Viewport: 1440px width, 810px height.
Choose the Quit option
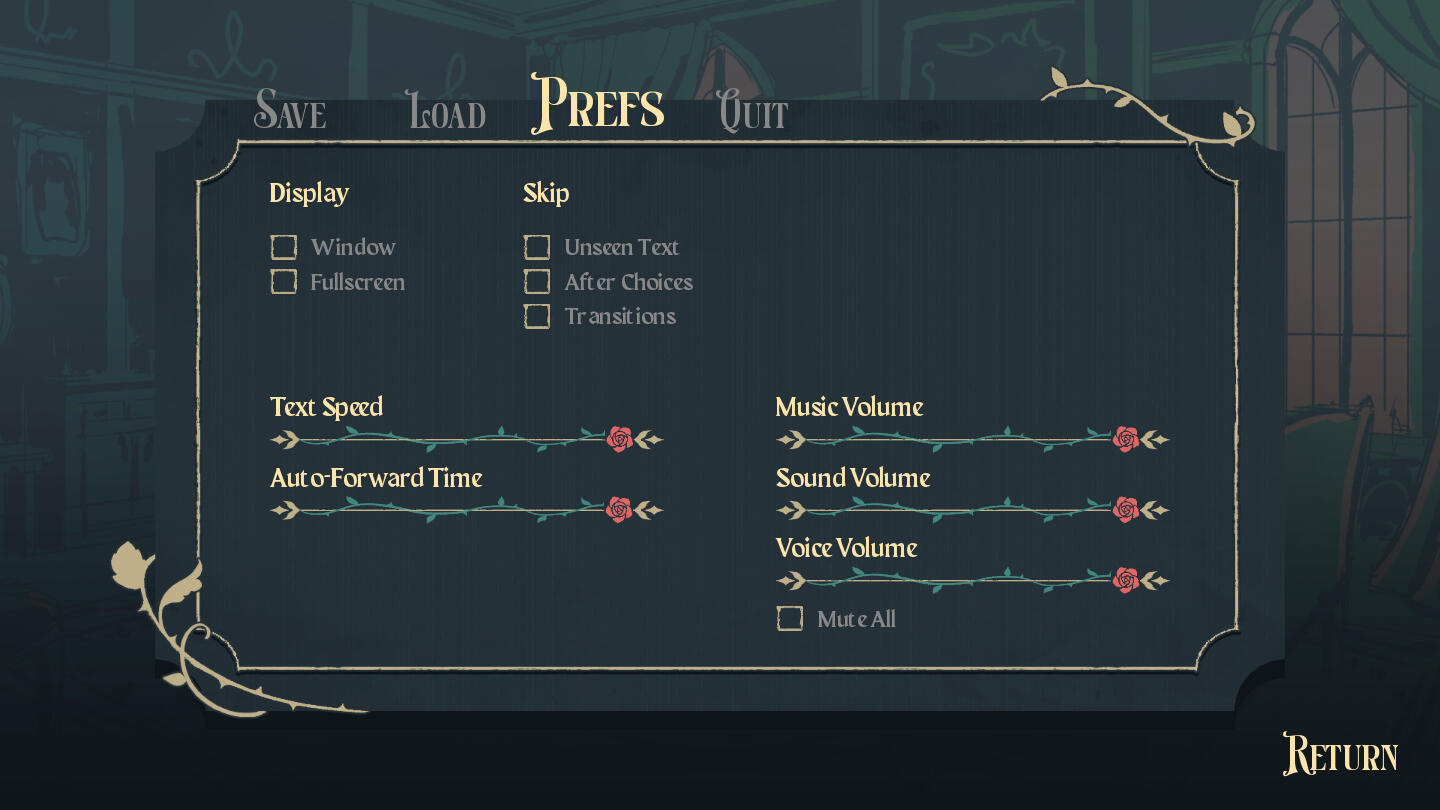pos(753,111)
